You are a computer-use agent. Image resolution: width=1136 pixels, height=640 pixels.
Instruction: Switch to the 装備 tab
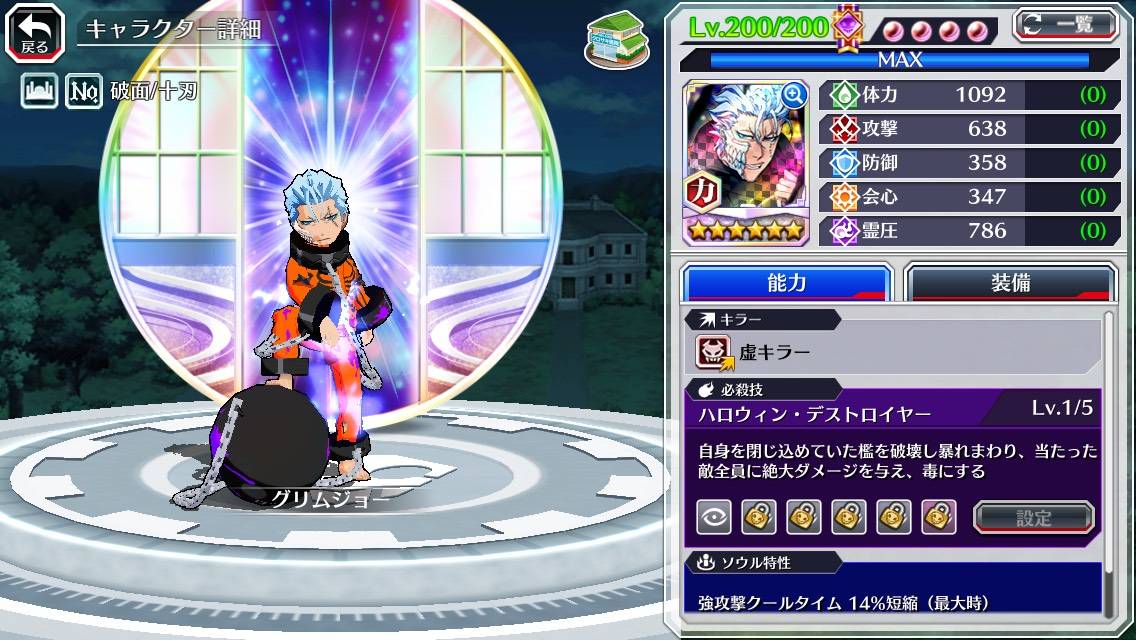[x=1010, y=283]
